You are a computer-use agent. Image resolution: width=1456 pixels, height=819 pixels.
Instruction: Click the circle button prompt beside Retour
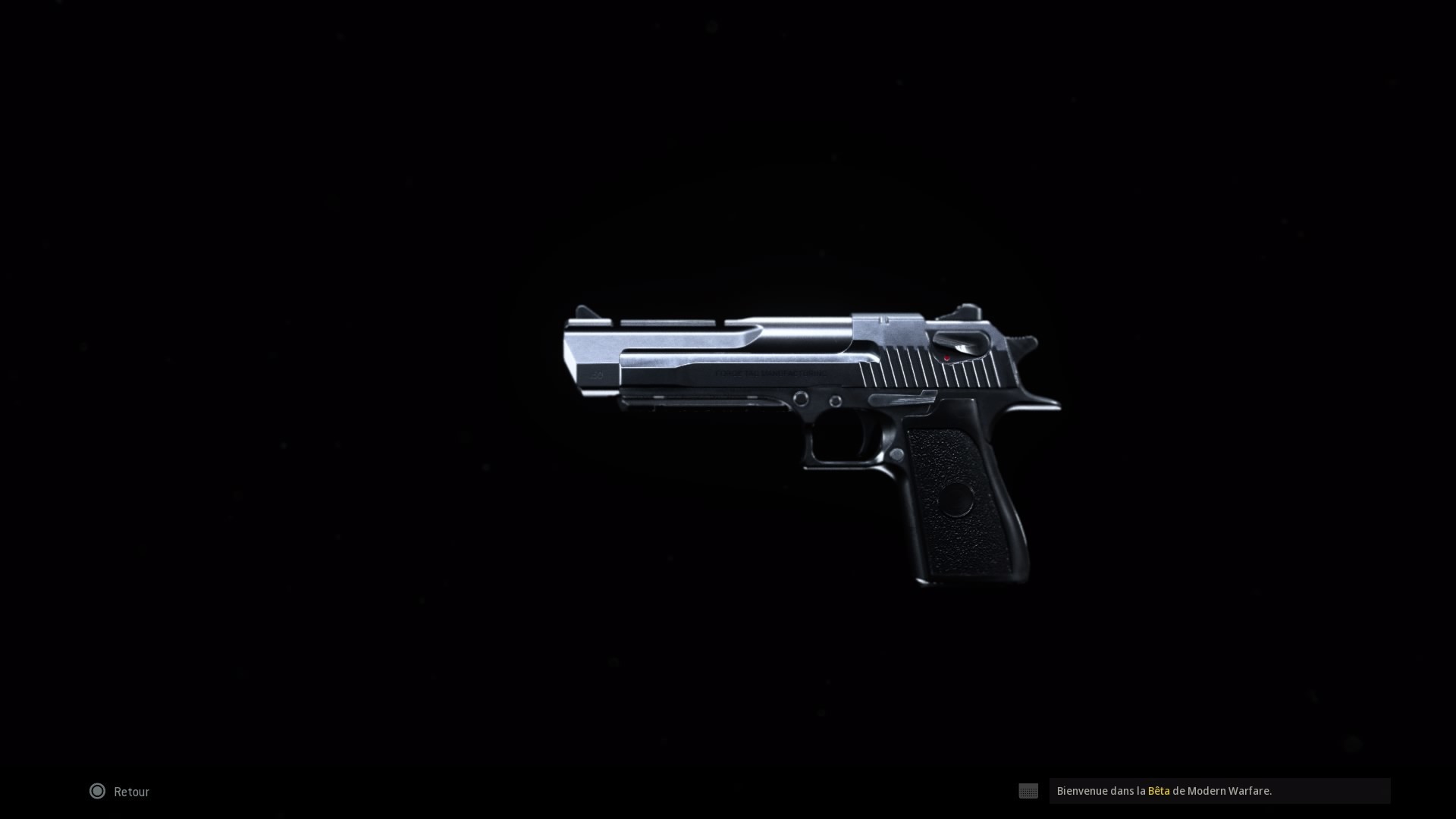pos(97,791)
